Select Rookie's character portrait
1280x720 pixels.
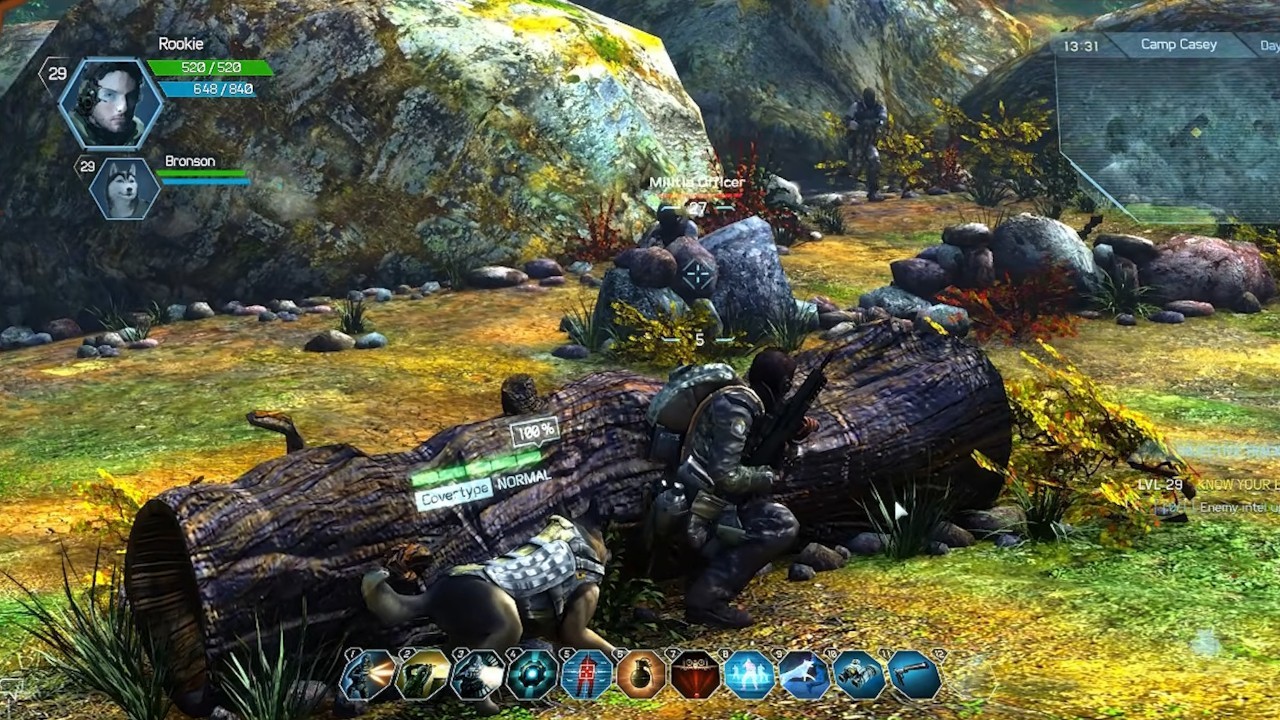110,100
